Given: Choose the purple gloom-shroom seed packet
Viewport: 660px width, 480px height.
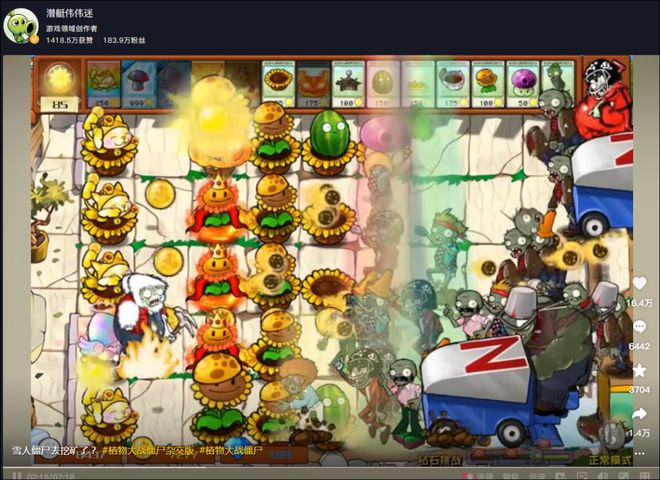Looking at the screenshot, I should [522, 82].
